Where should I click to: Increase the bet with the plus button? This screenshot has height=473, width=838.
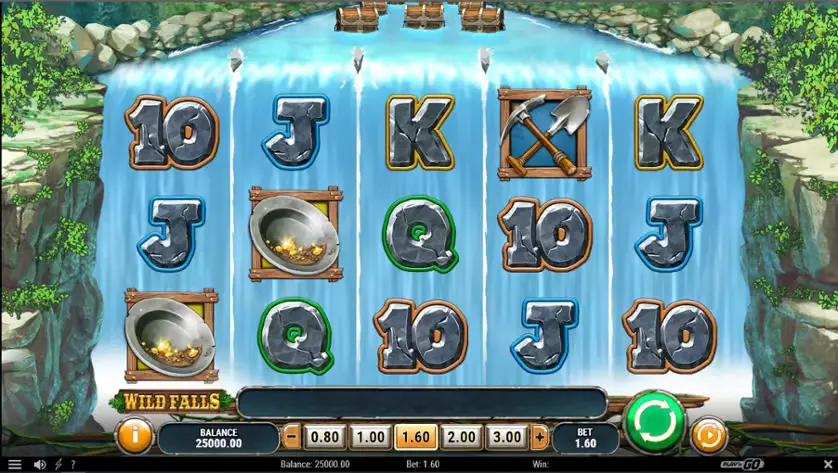pos(540,437)
